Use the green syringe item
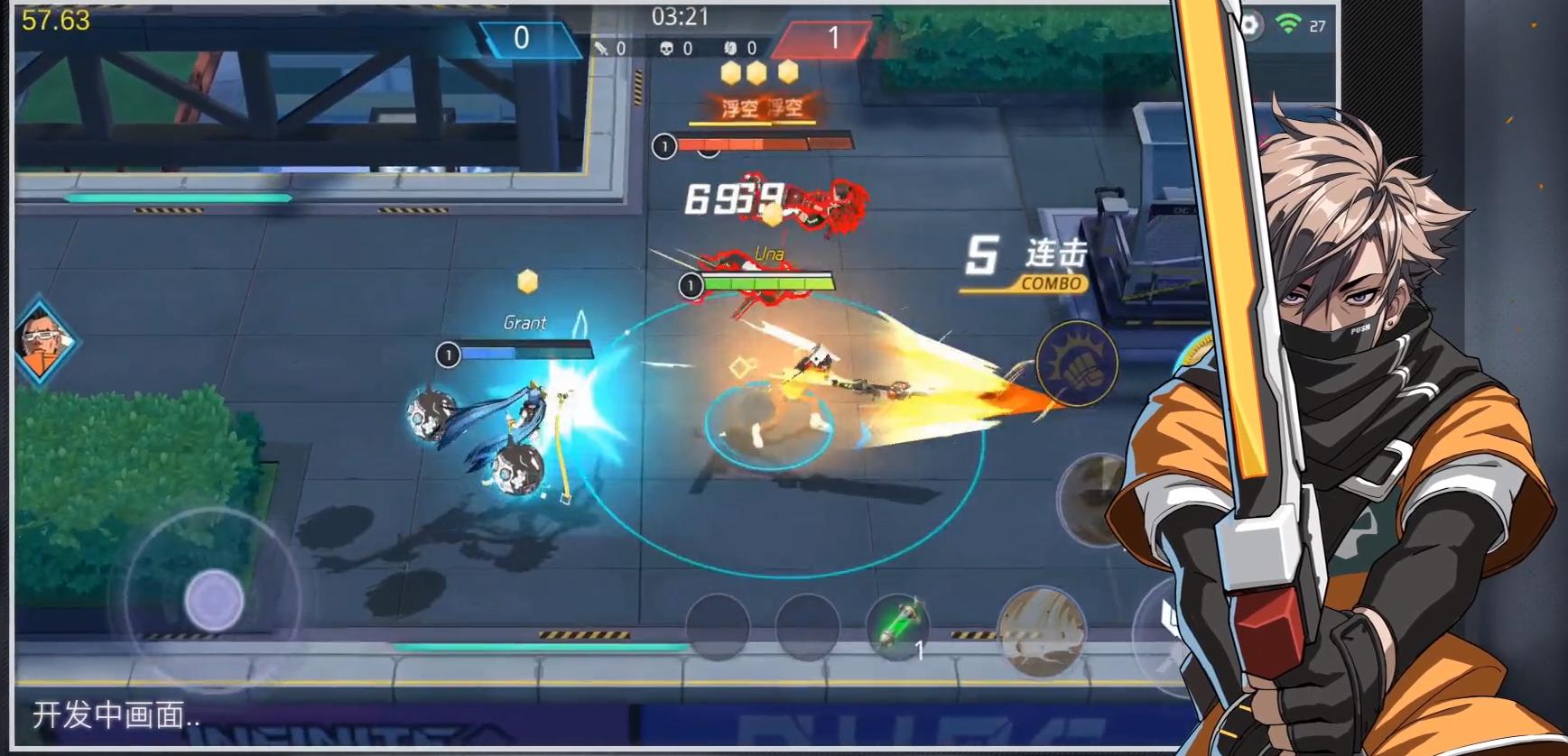The height and width of the screenshot is (756, 1568). click(897, 623)
